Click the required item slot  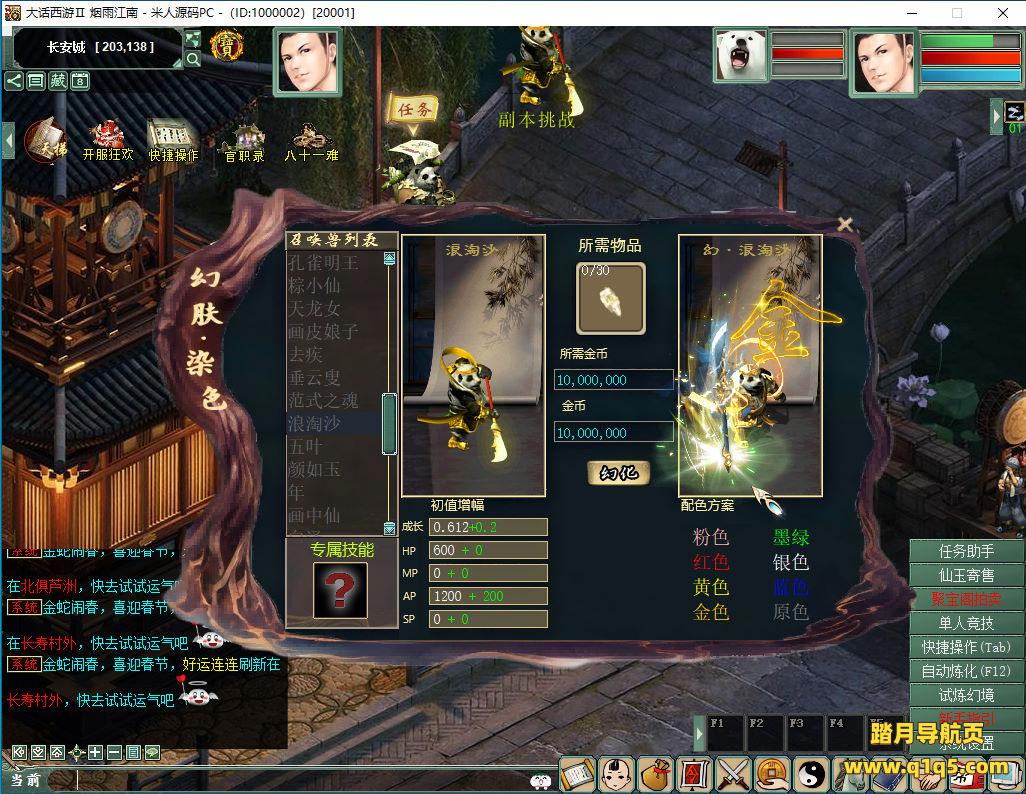click(x=611, y=298)
